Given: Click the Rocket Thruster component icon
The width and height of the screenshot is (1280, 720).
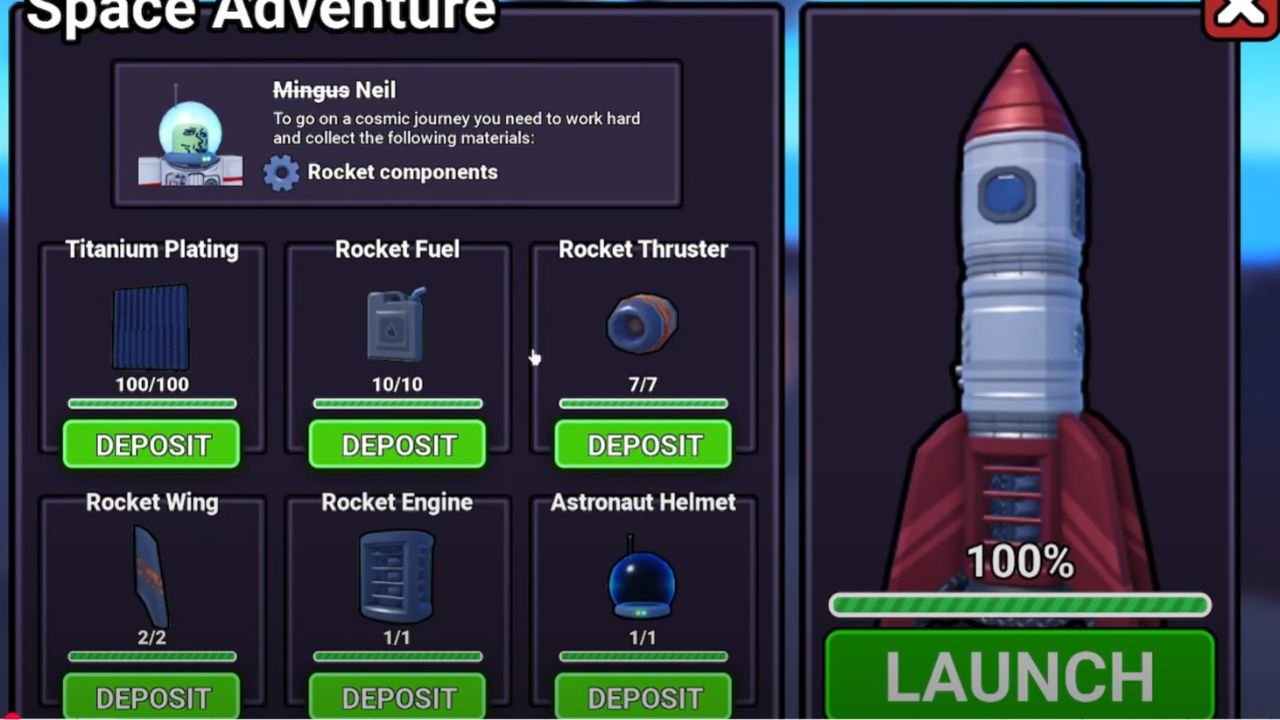Looking at the screenshot, I should click(x=642, y=322).
